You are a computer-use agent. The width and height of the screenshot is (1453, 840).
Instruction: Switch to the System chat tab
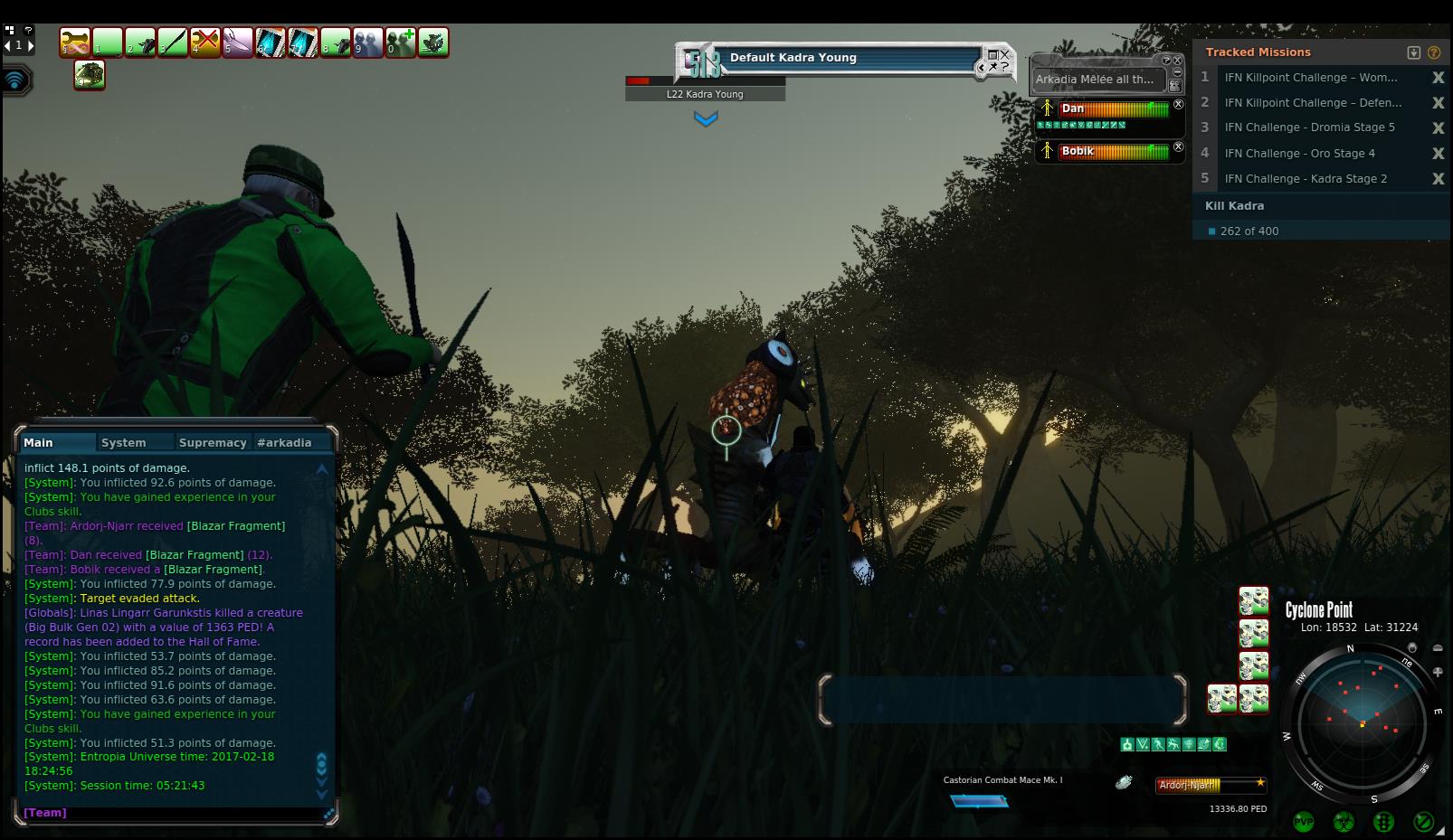124,442
